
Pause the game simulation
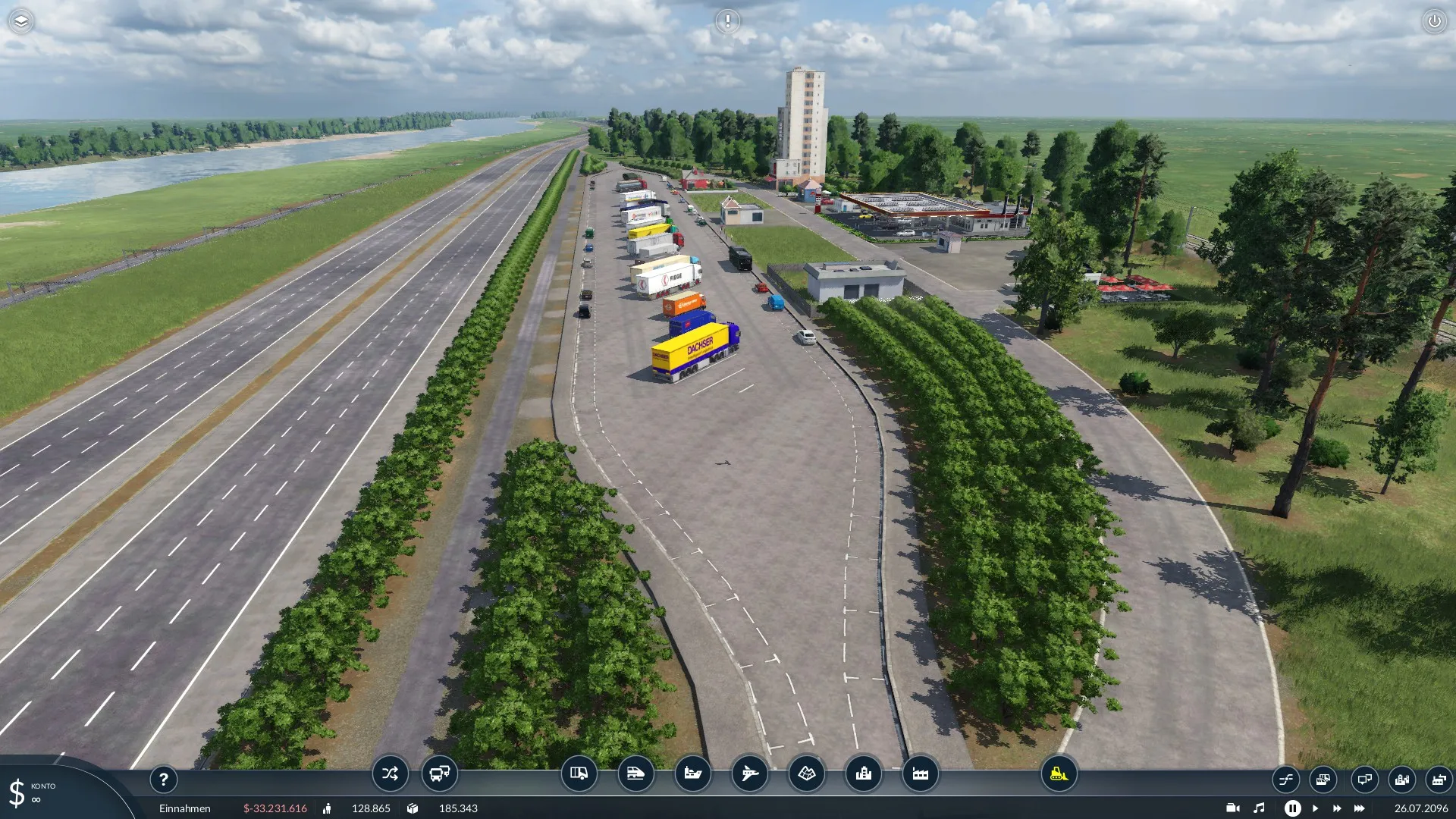coord(1292,808)
